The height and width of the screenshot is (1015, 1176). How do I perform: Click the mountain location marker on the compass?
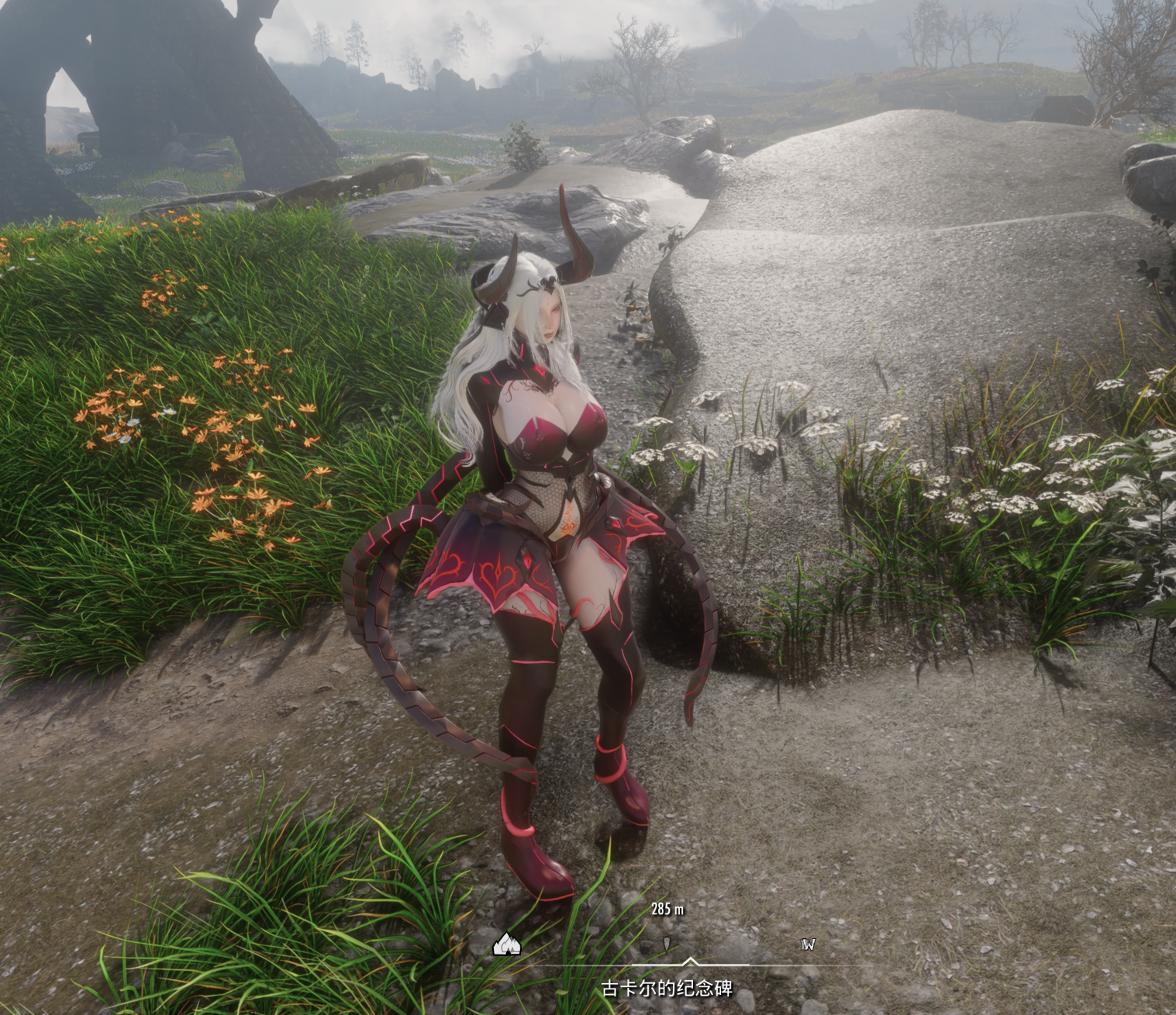point(506,944)
